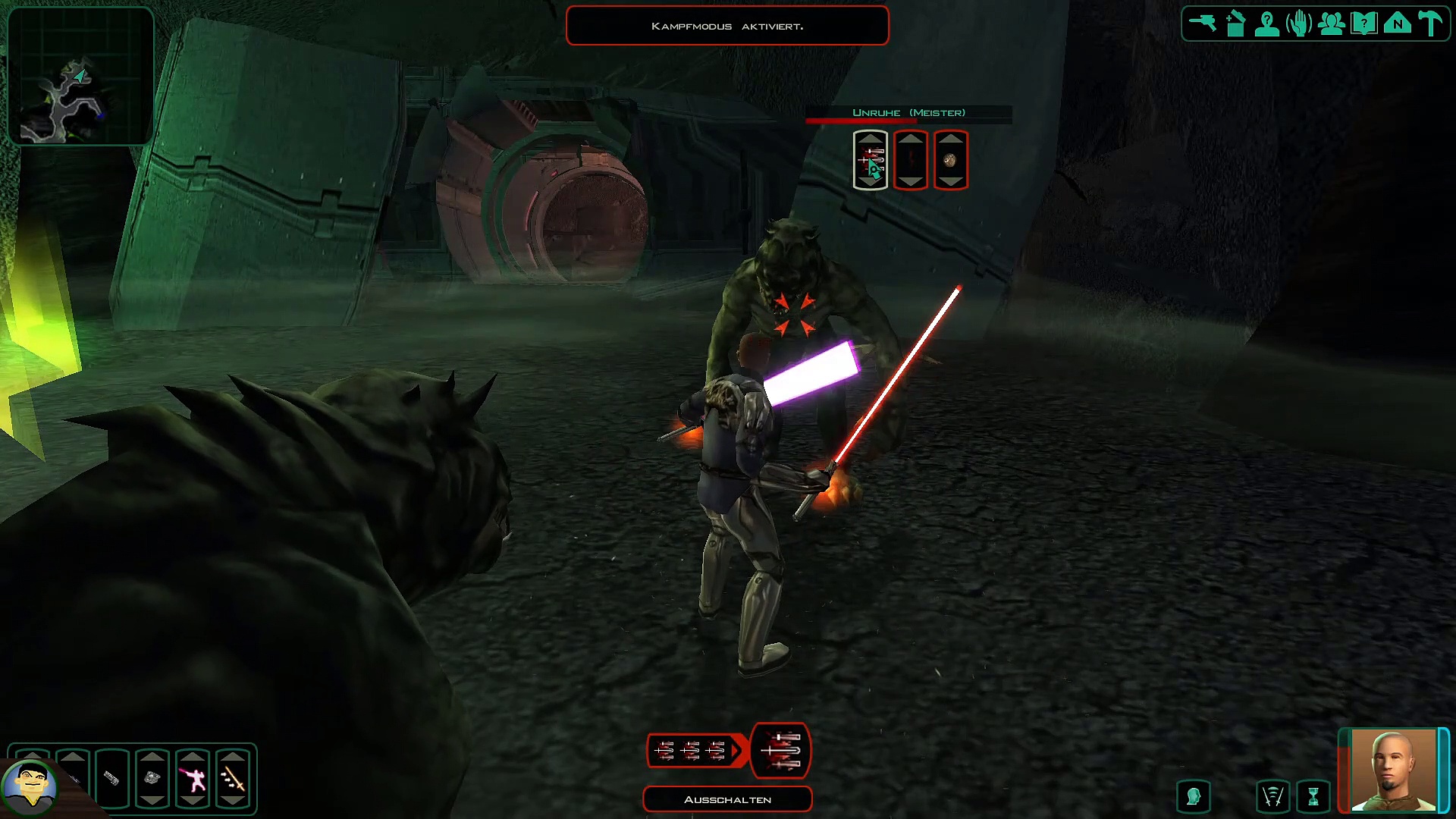Choose the grenade action on the target
1456x819 pixels.
tap(951, 160)
